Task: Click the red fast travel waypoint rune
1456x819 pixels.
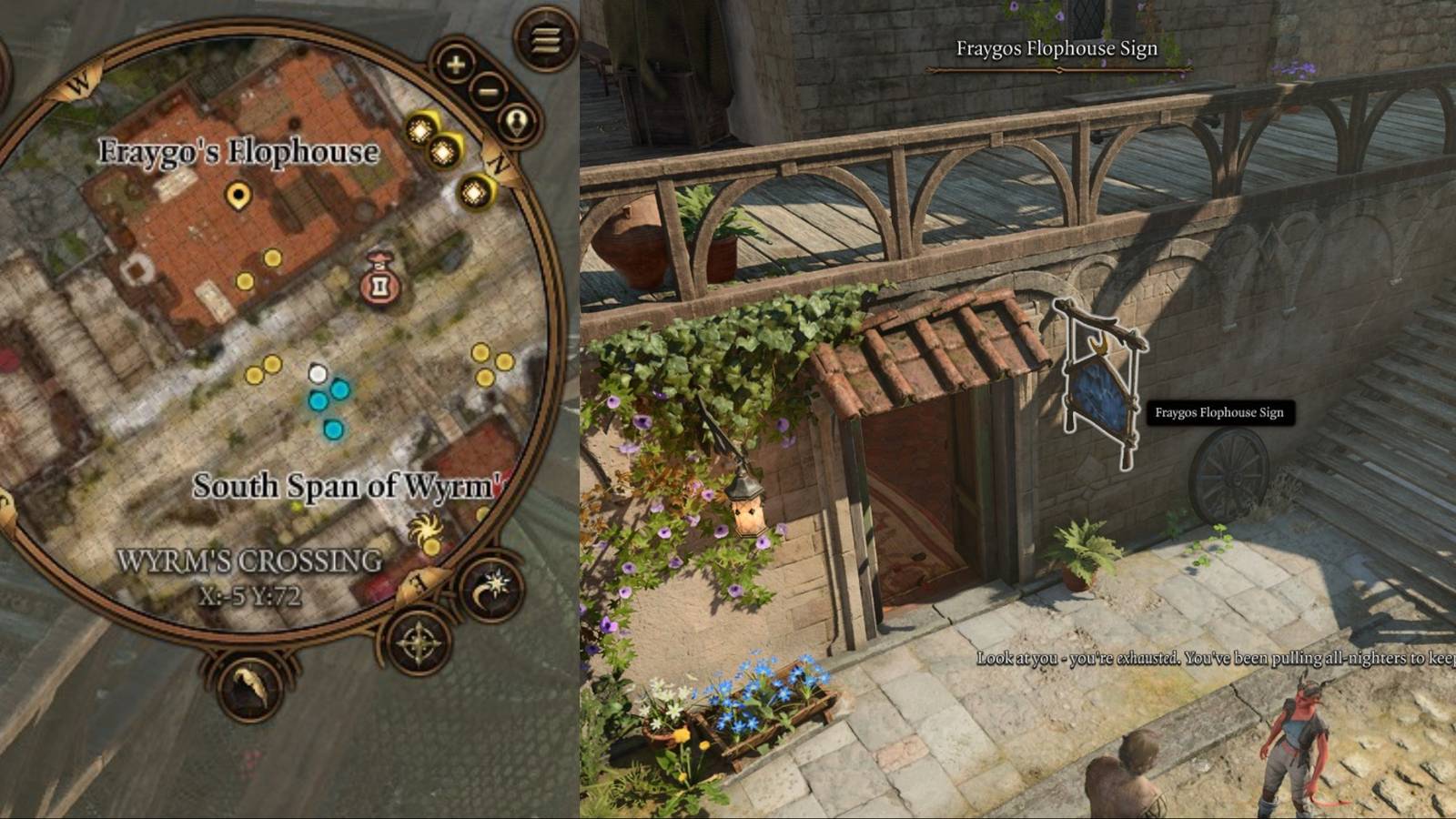Action: click(x=379, y=287)
